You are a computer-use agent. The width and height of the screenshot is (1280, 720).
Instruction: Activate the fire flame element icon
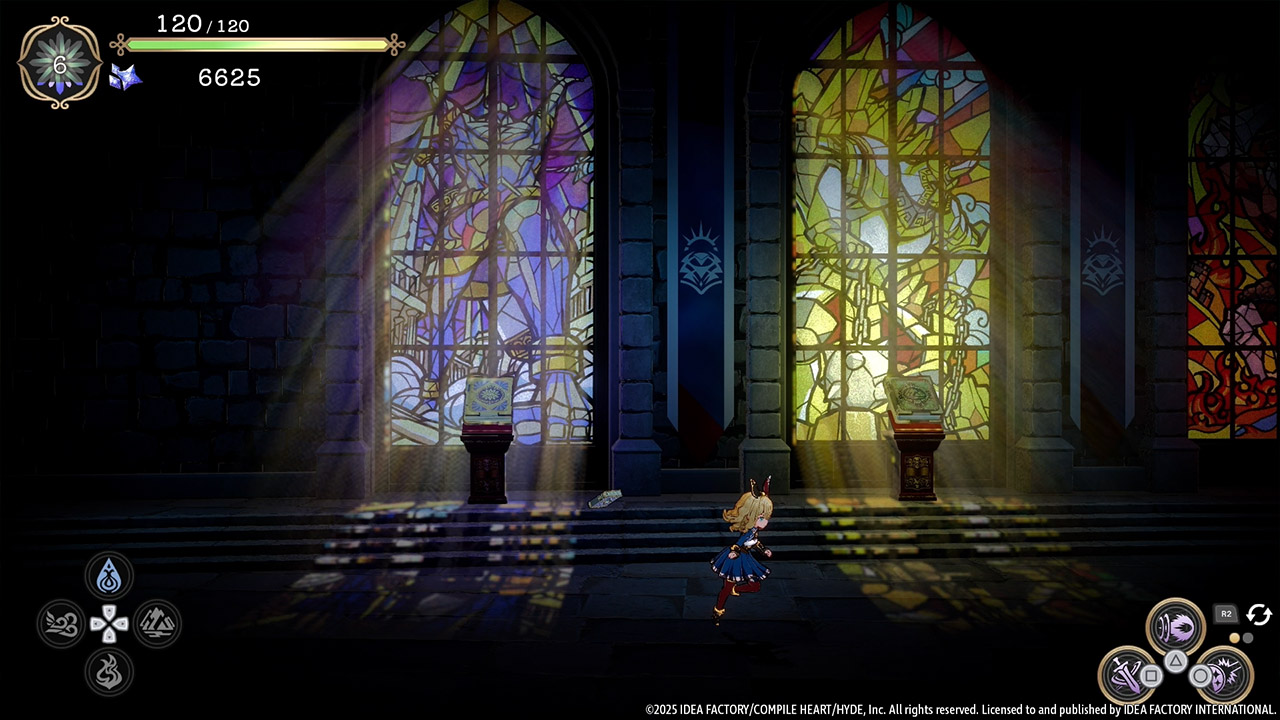point(109,672)
